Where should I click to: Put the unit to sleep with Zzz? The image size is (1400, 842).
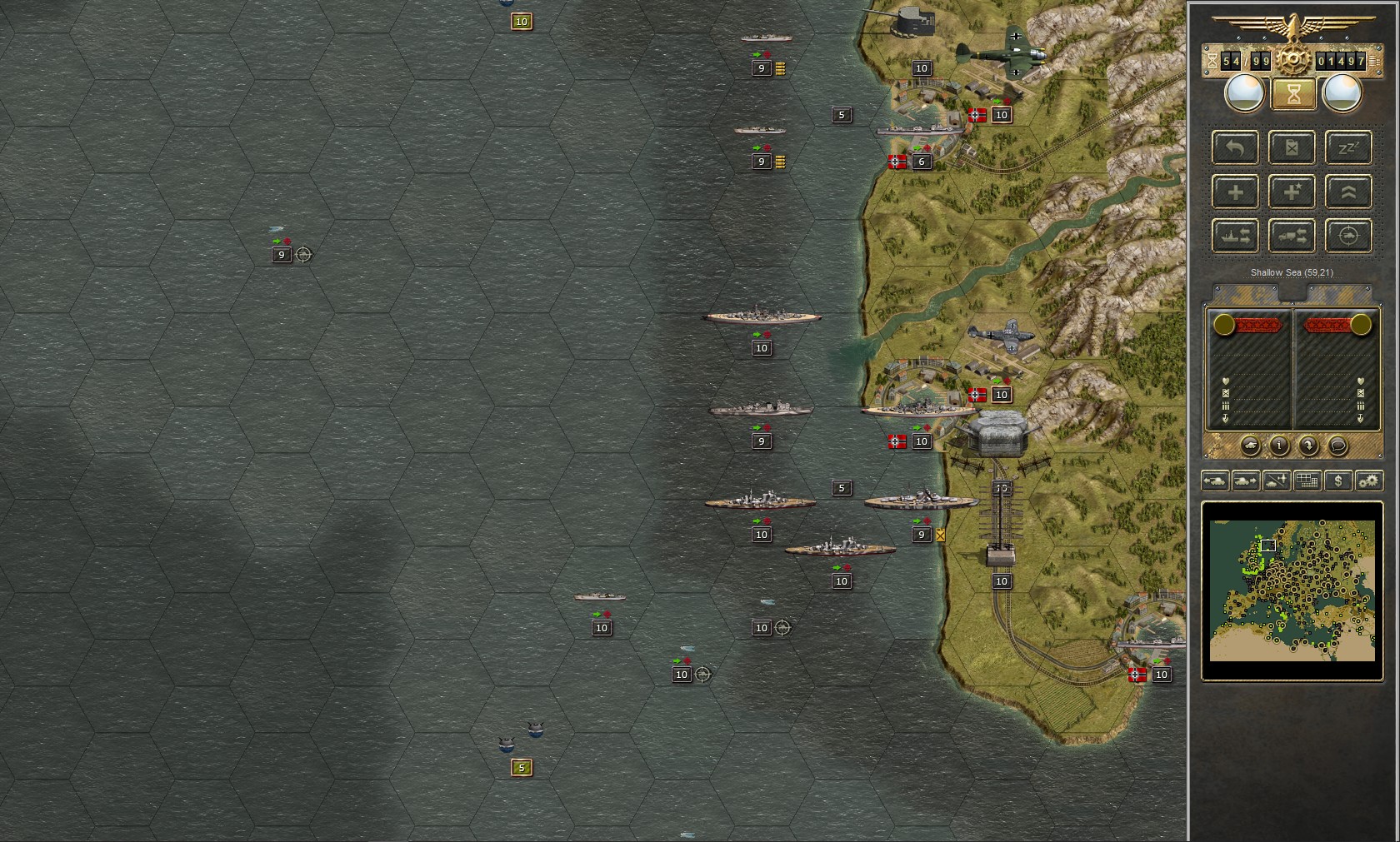click(x=1349, y=147)
